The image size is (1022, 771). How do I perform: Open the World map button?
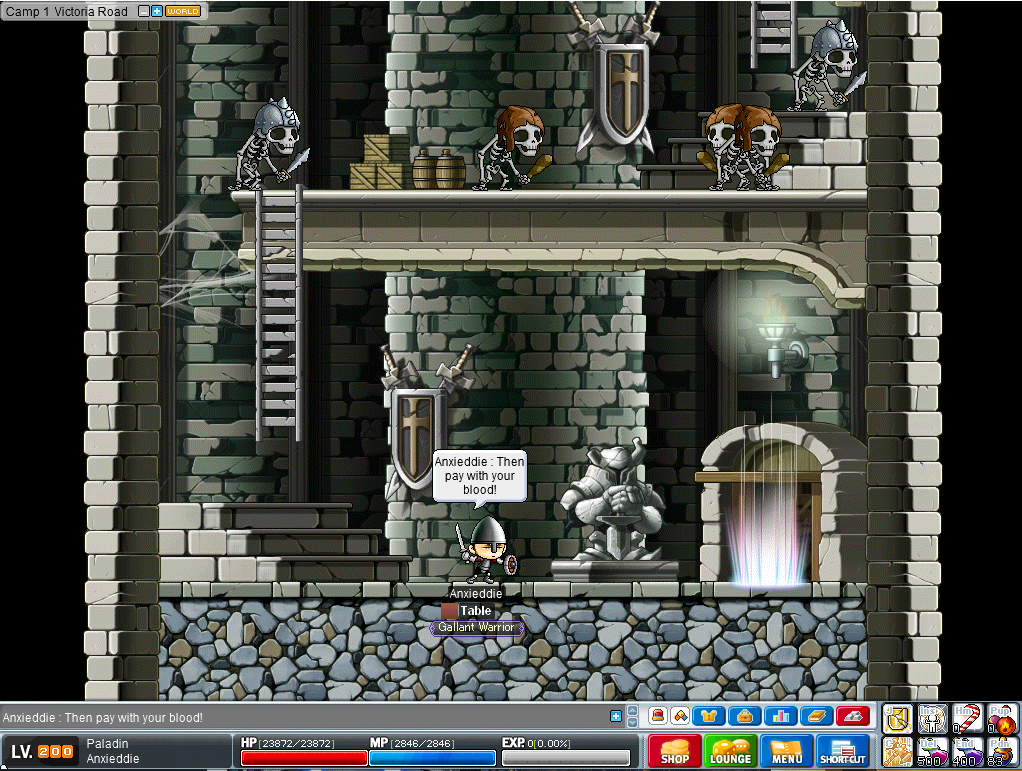pyautogui.click(x=182, y=11)
